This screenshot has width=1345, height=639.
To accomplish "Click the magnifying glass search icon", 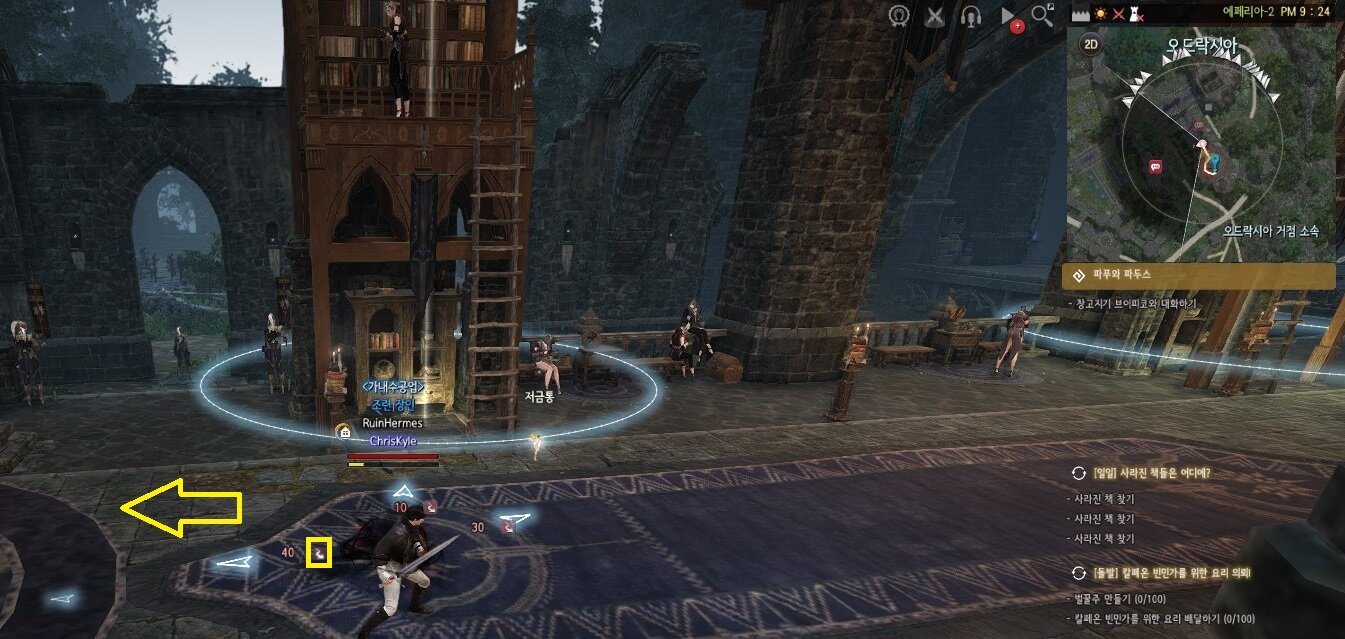I will [x=1043, y=15].
